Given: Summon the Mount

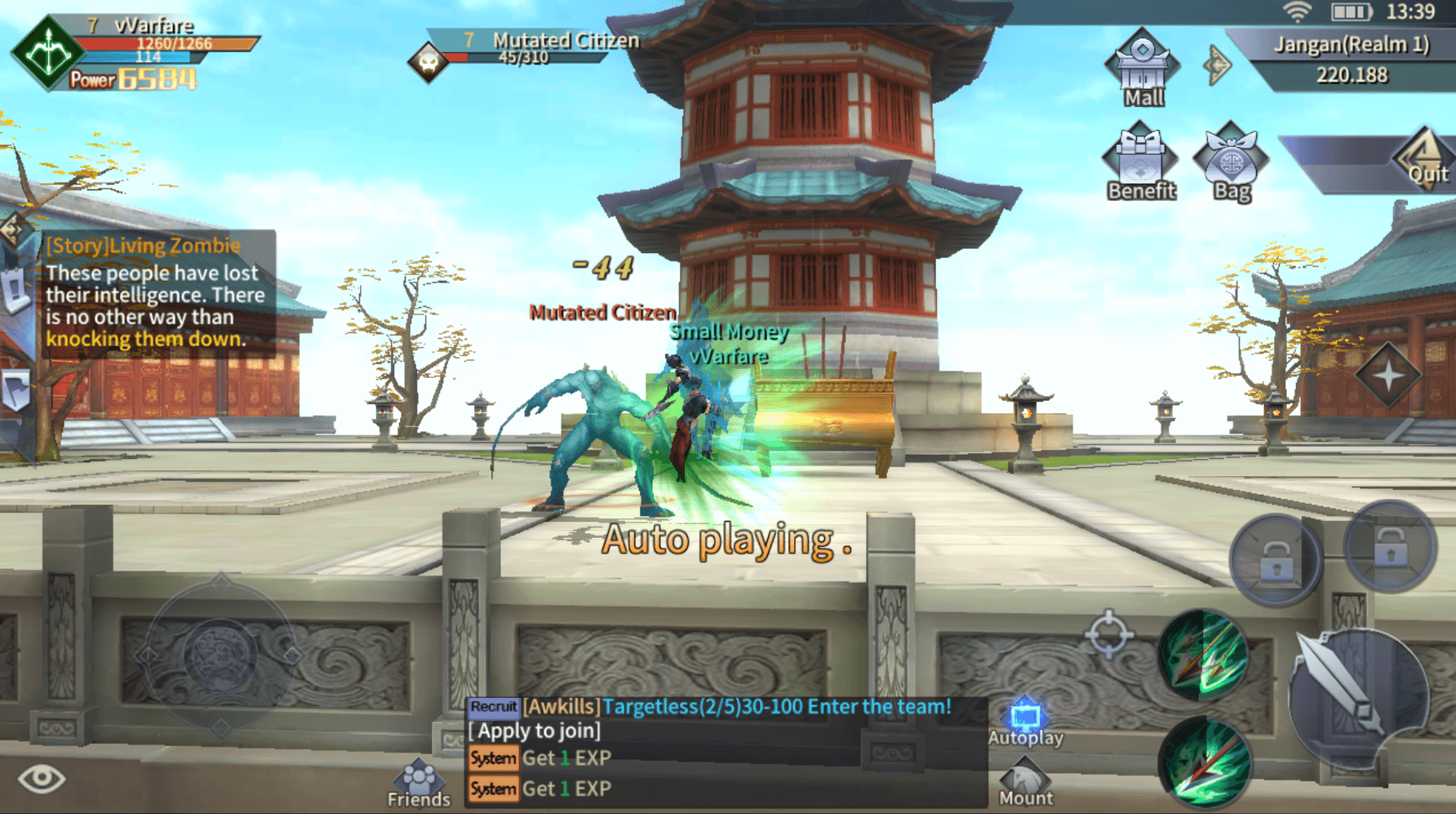Looking at the screenshot, I should click(1025, 782).
